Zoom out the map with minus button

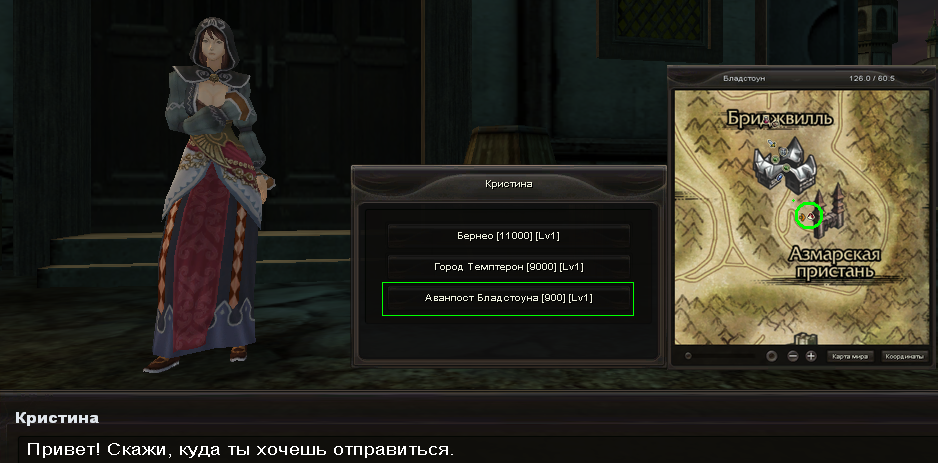pyautogui.click(x=792, y=356)
